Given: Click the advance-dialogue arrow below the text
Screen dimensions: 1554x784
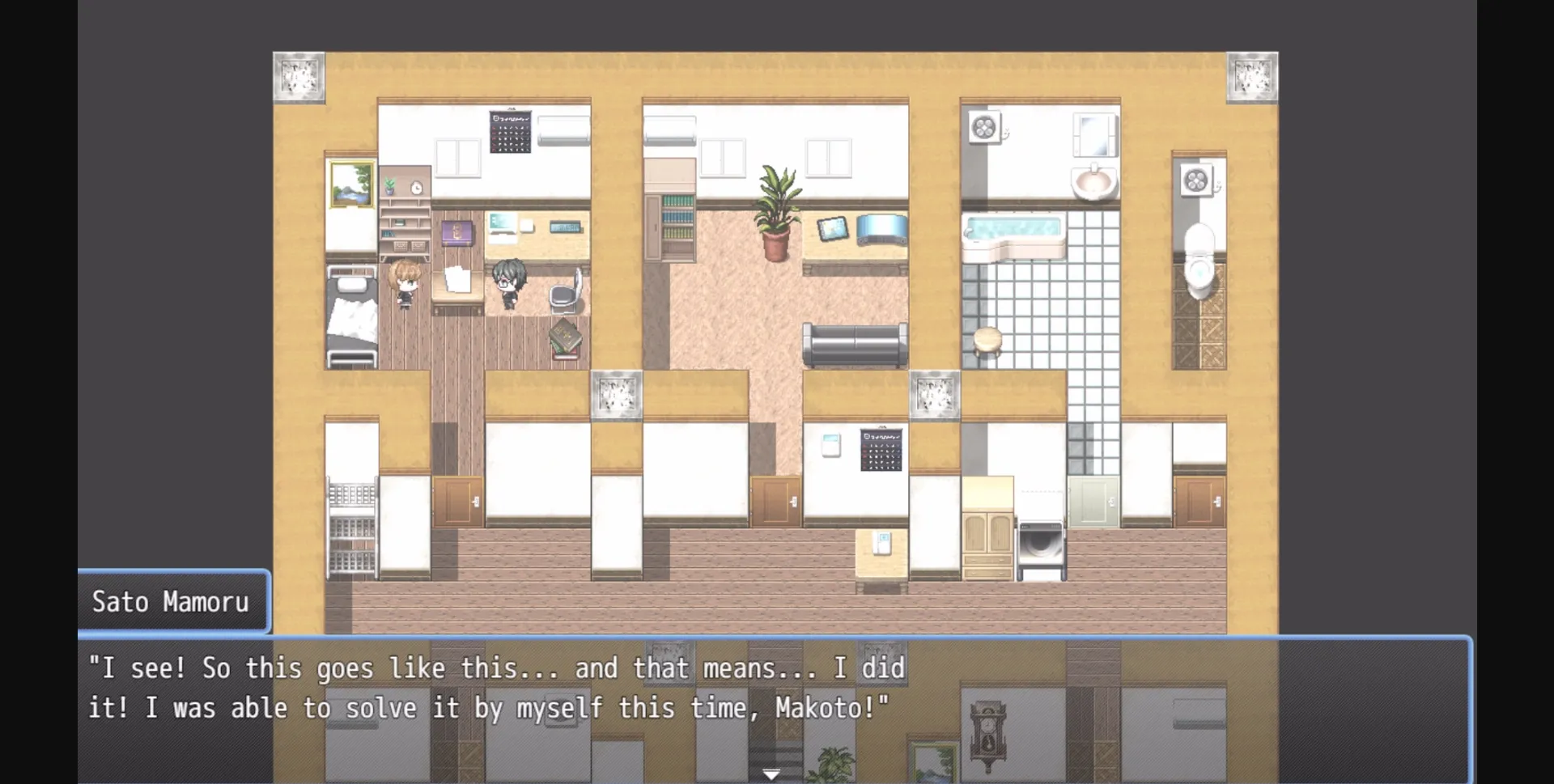Looking at the screenshot, I should (x=773, y=773).
